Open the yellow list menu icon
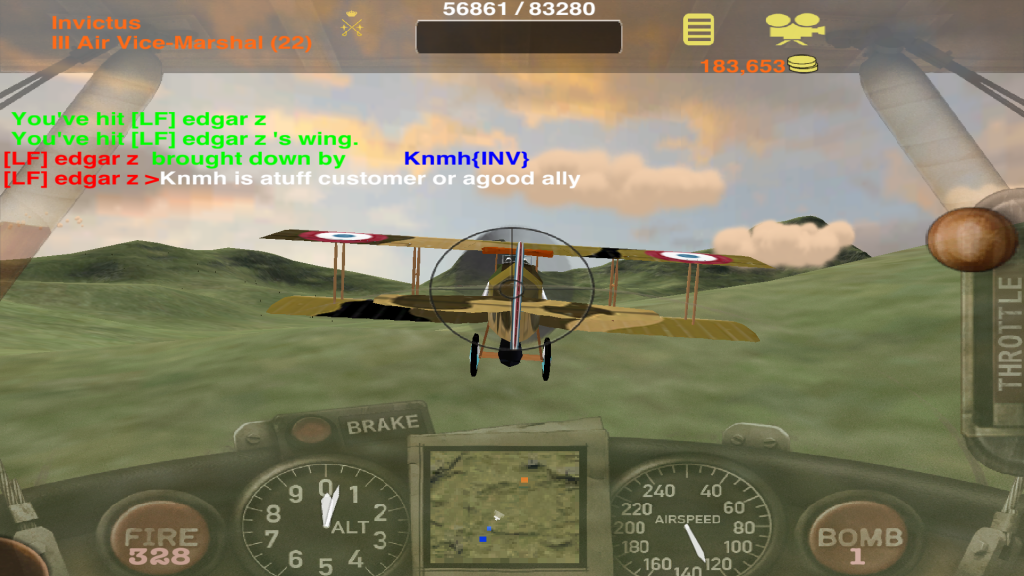1024x576 pixels. [698, 29]
